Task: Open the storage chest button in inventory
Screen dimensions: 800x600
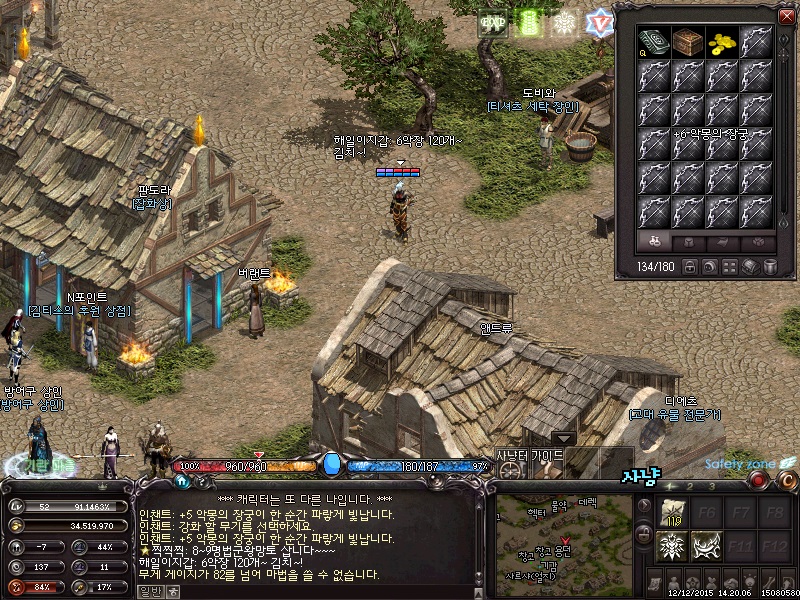Action: pyautogui.click(x=750, y=267)
